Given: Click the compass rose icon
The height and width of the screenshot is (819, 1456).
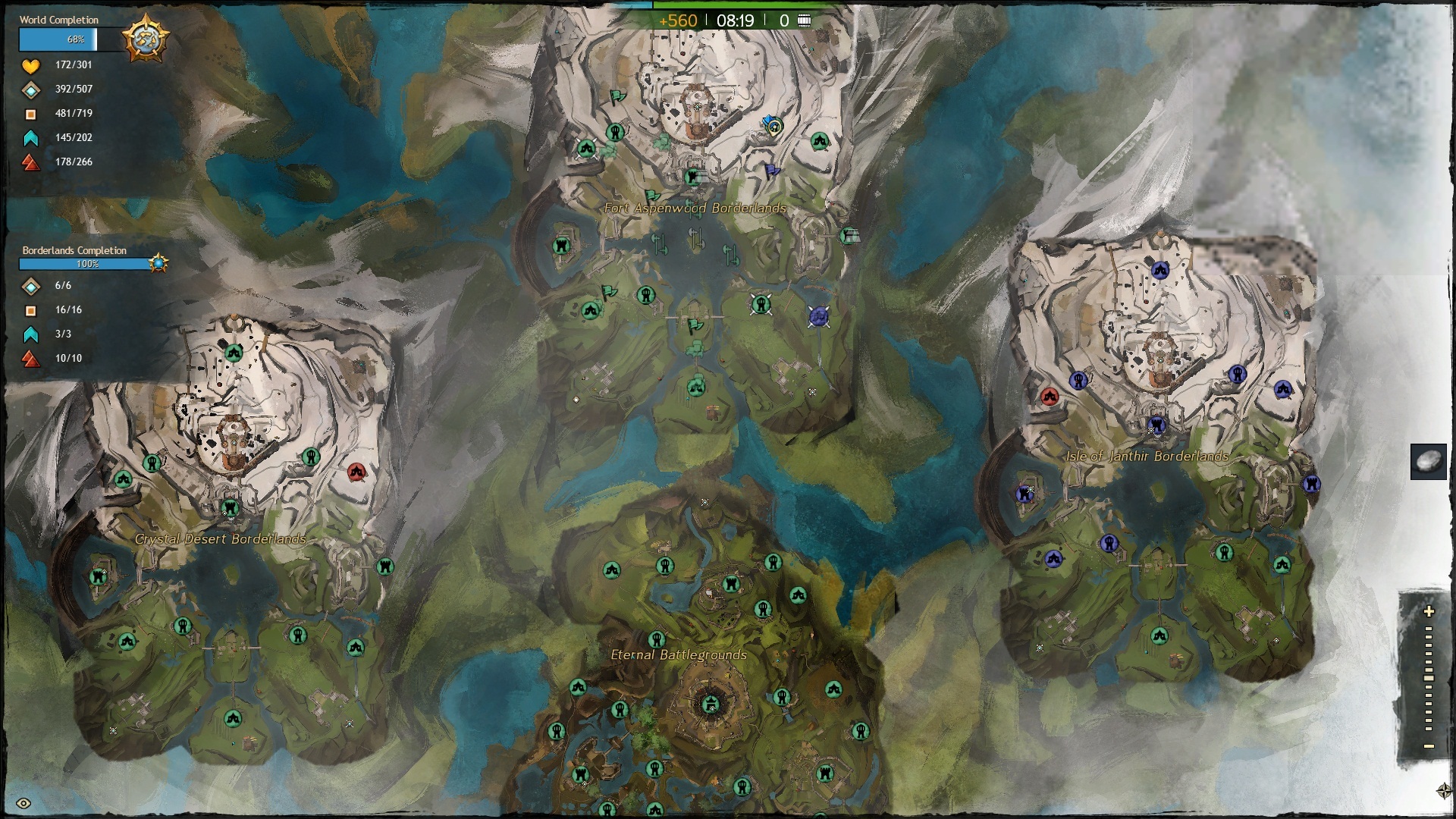Looking at the screenshot, I should (x=1444, y=792).
